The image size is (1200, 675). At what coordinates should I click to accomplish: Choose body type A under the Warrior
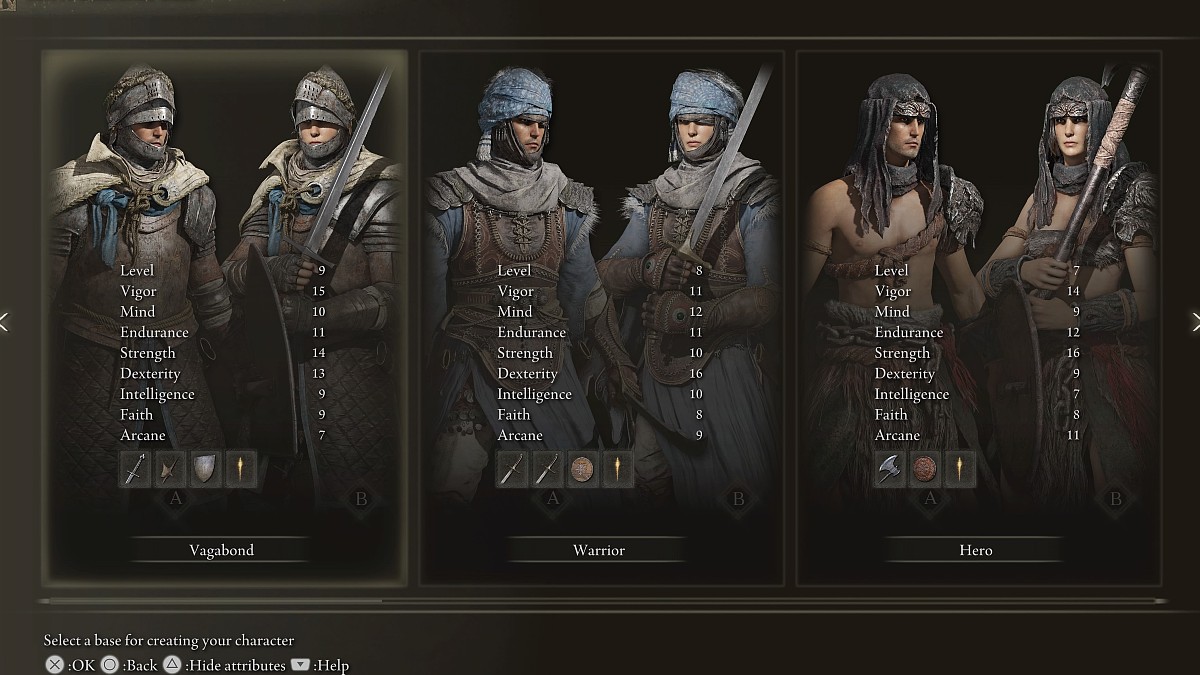pos(551,499)
